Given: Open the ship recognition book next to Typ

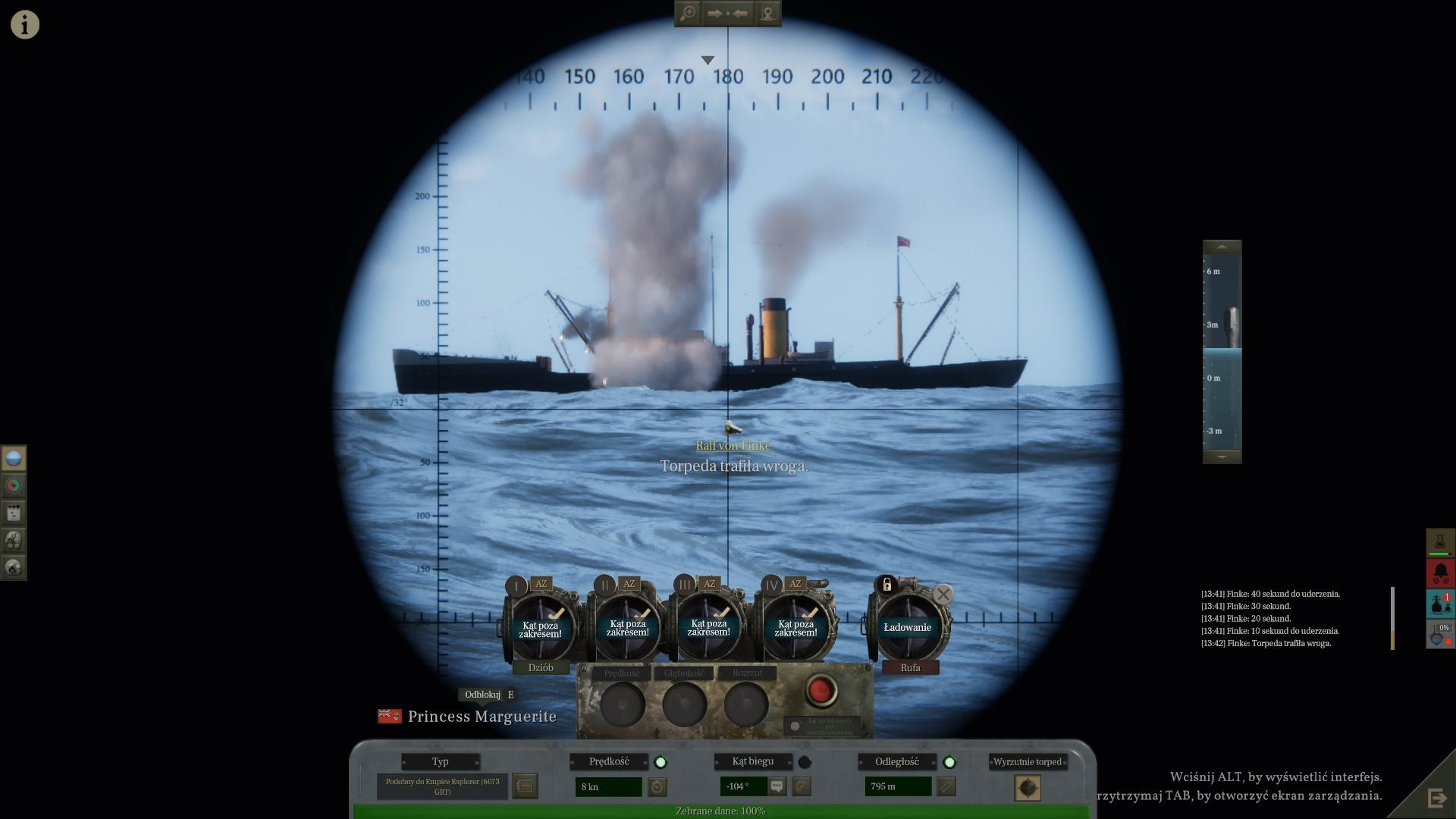Looking at the screenshot, I should [525, 786].
